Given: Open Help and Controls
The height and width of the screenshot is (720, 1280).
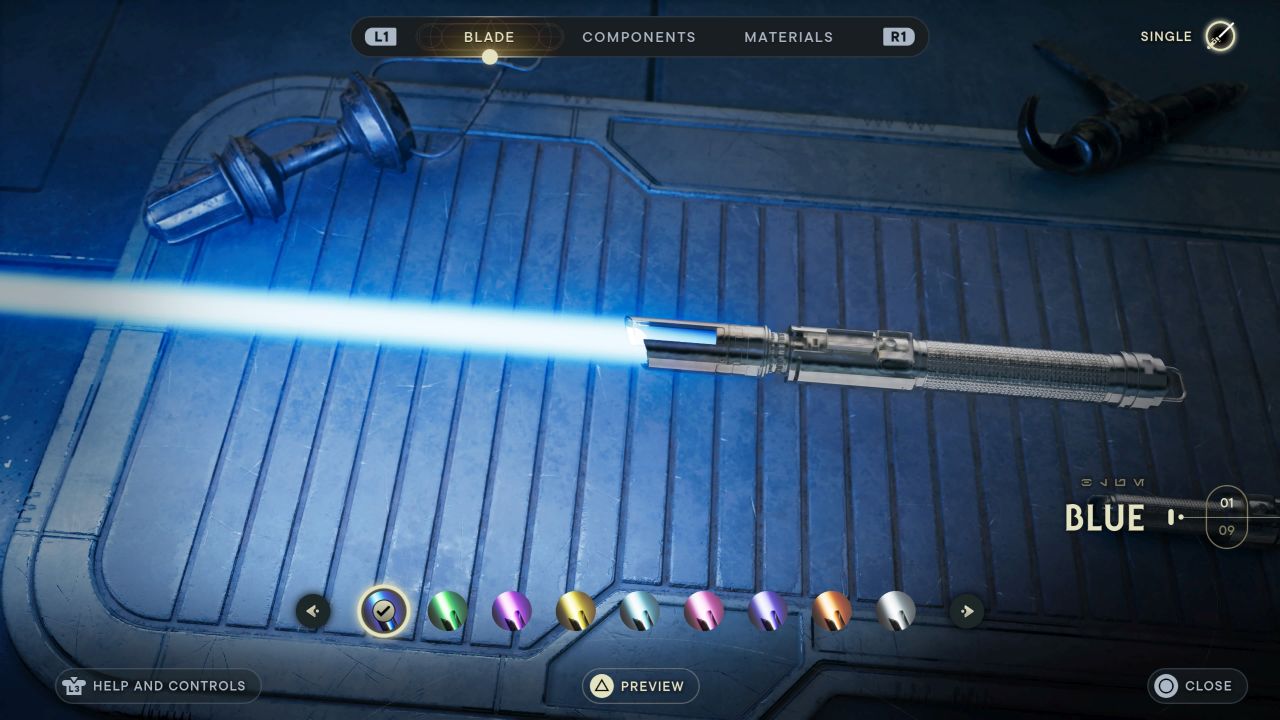Looking at the screenshot, I should (x=158, y=686).
